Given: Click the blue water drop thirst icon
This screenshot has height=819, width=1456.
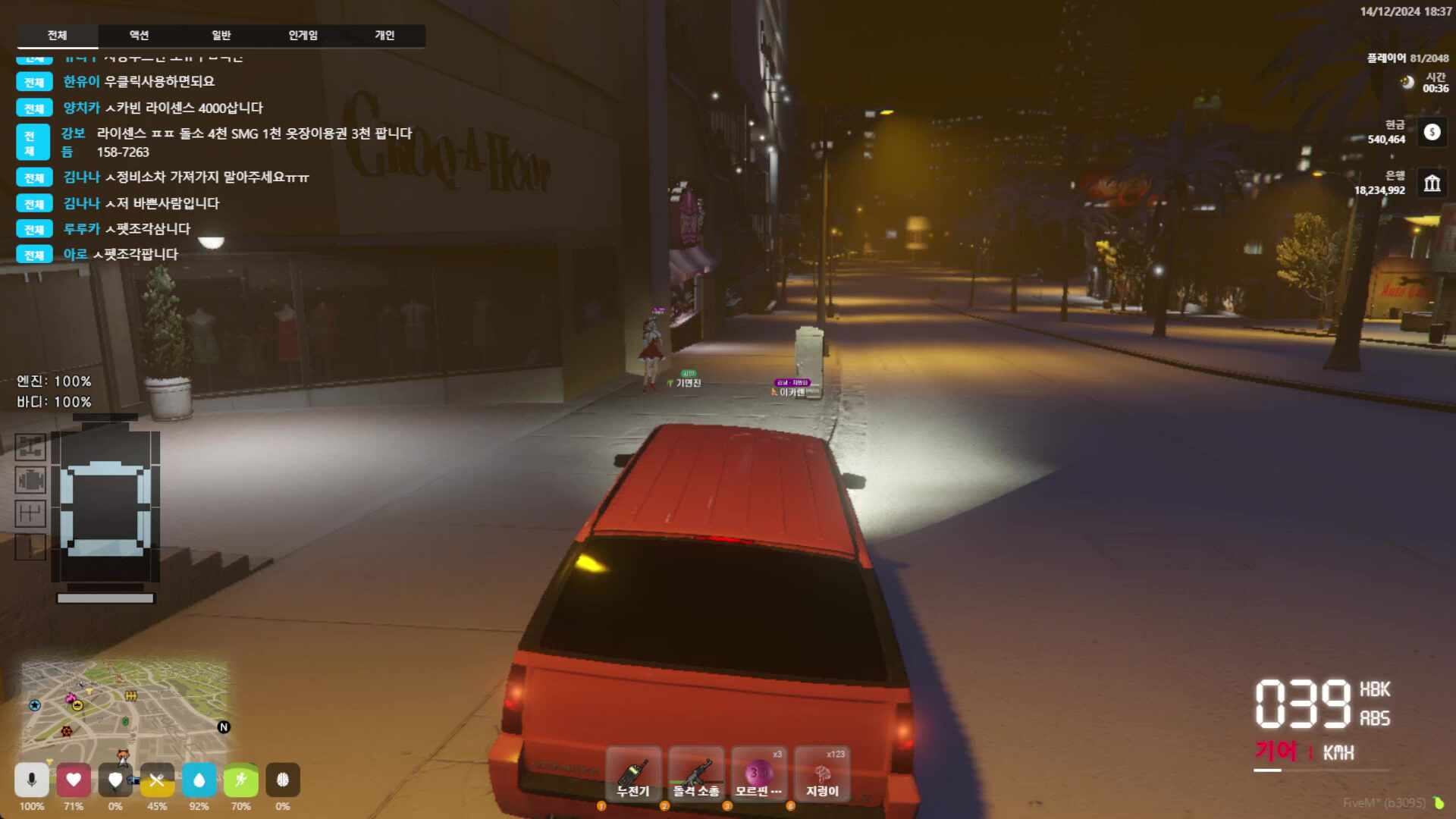Looking at the screenshot, I should 199,780.
